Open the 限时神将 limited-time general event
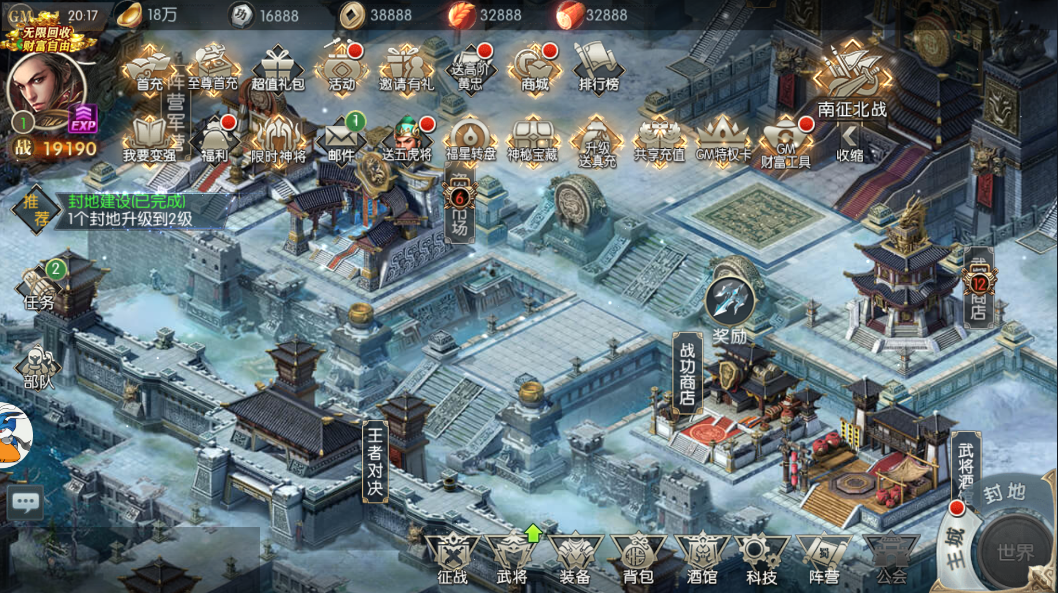Viewport: 1058px width, 593px height. (x=278, y=139)
